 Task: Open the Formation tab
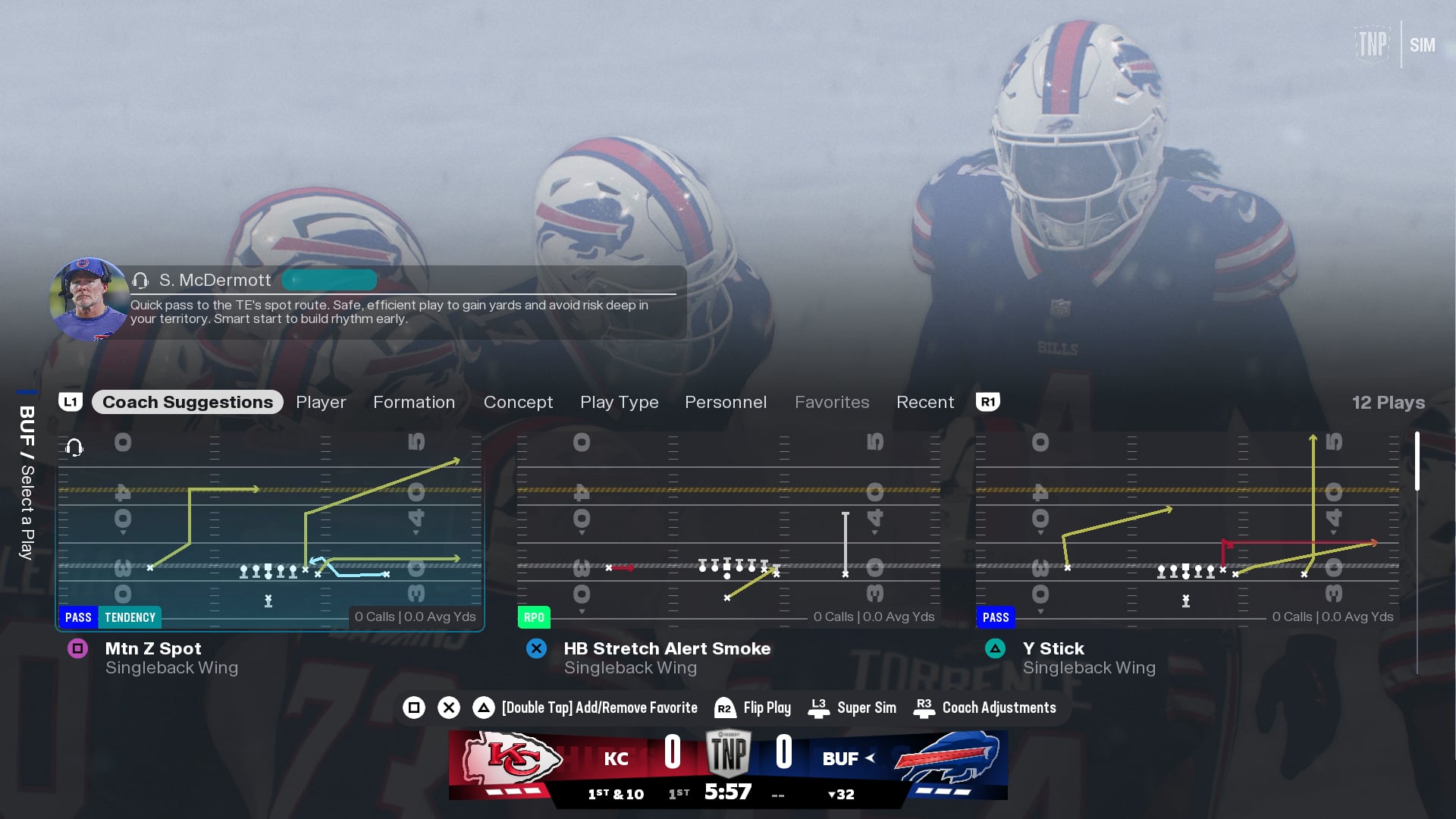tap(414, 402)
